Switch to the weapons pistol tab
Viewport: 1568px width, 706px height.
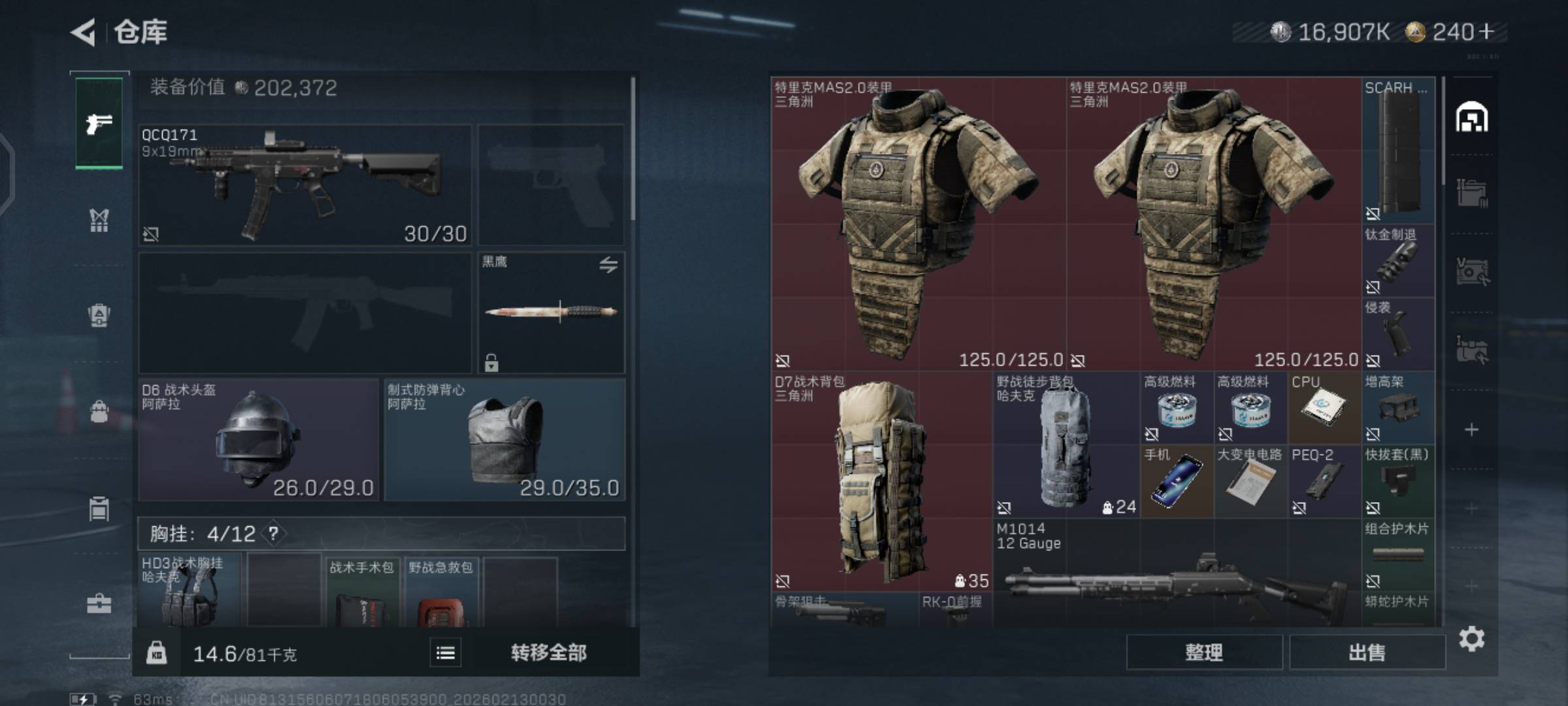tap(99, 124)
